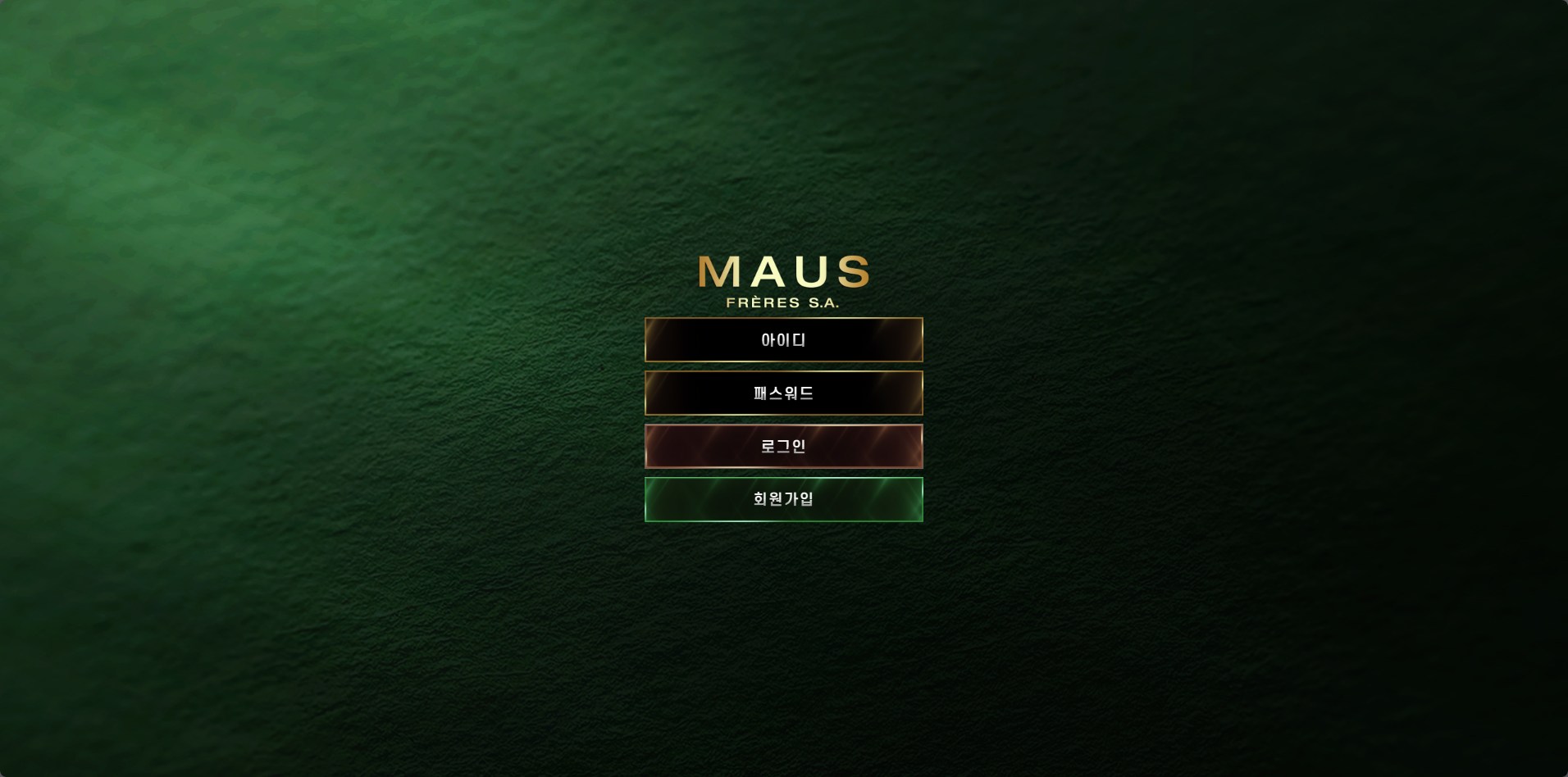Open the 회원가입 sign-up form
The image size is (1568, 777).
tap(783, 499)
